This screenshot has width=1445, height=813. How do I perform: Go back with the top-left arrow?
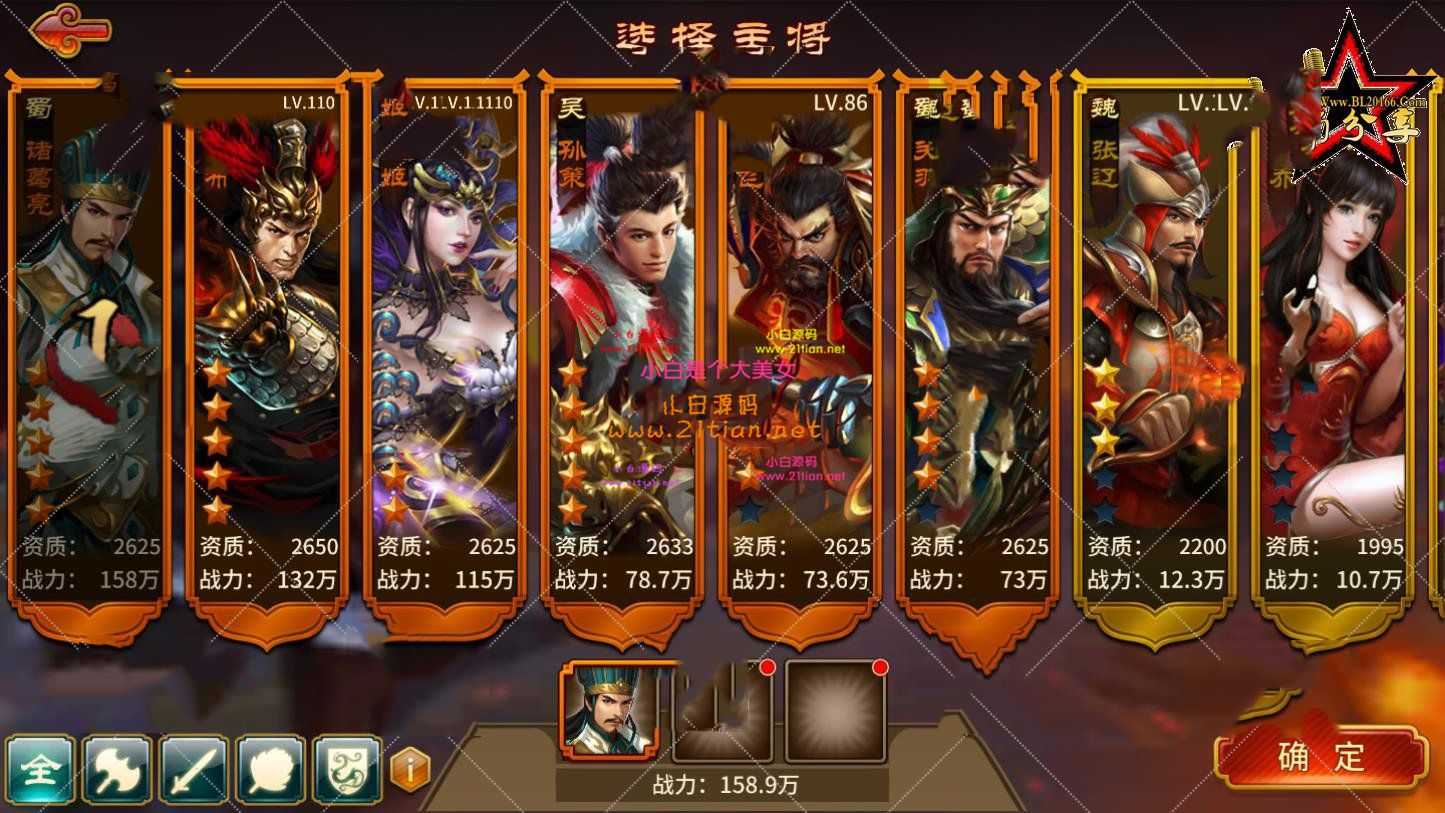coord(70,27)
